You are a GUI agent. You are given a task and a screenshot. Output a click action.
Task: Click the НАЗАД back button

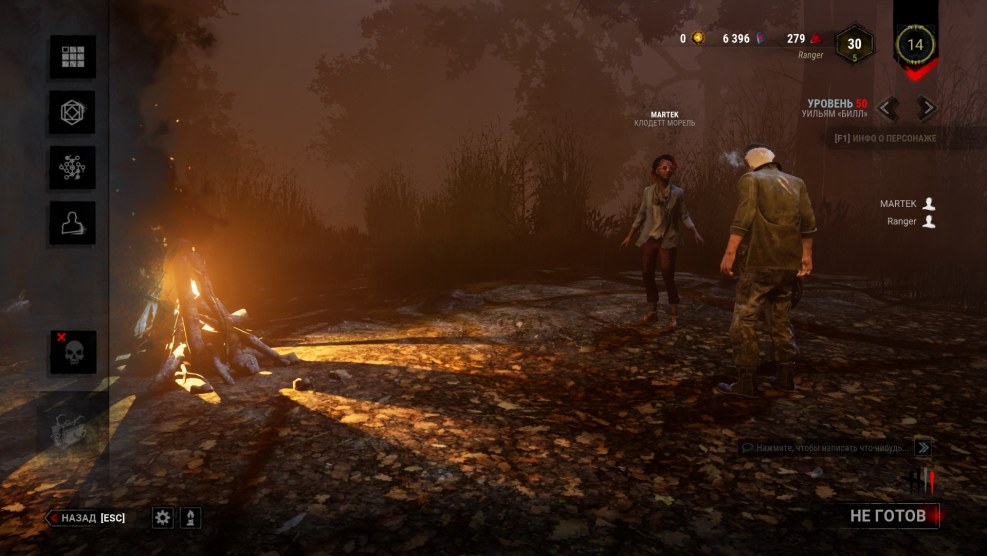(86, 518)
